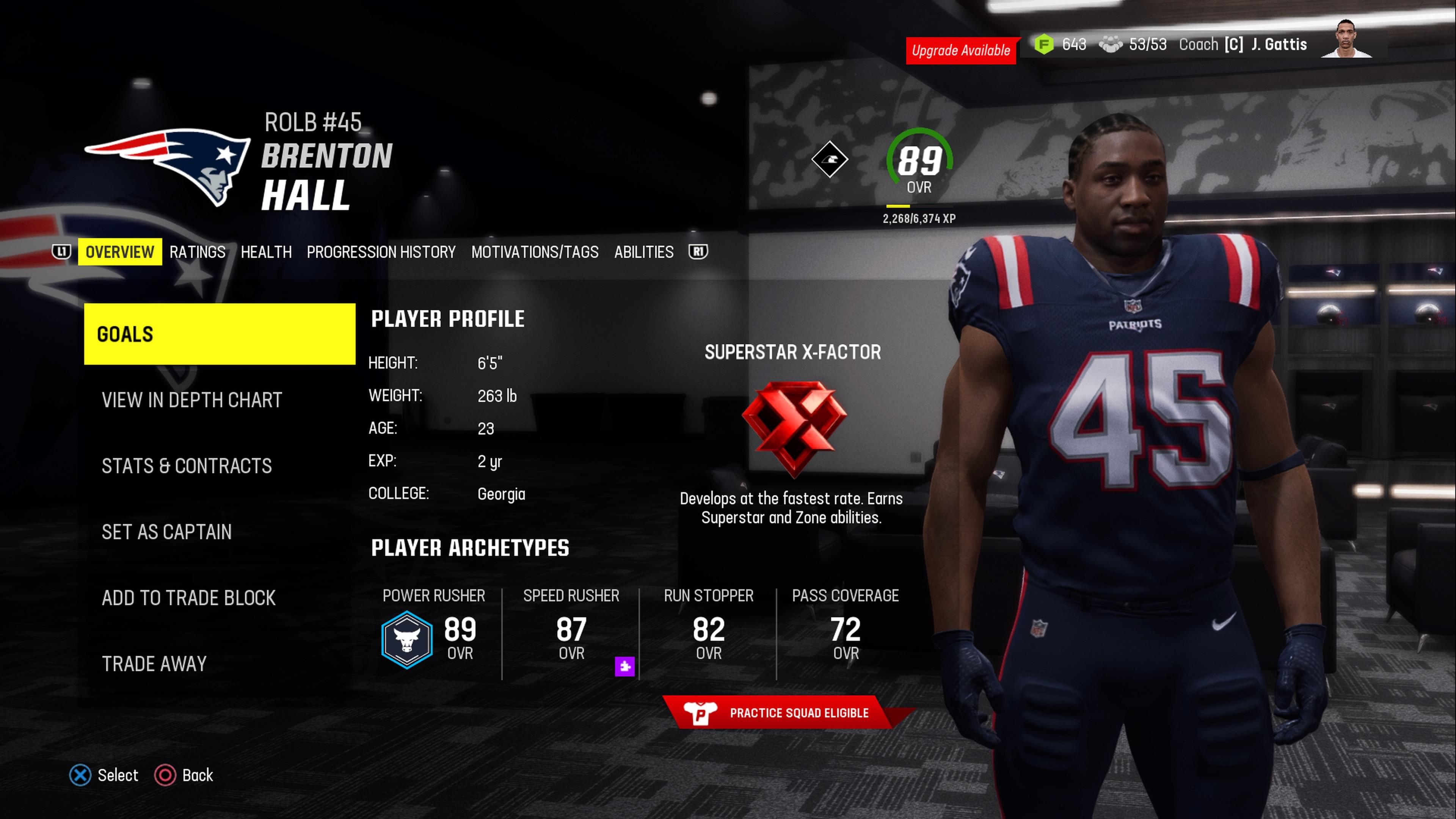Choose the Trade Away option
Viewport: 1456px width, 819px height.
click(x=154, y=664)
